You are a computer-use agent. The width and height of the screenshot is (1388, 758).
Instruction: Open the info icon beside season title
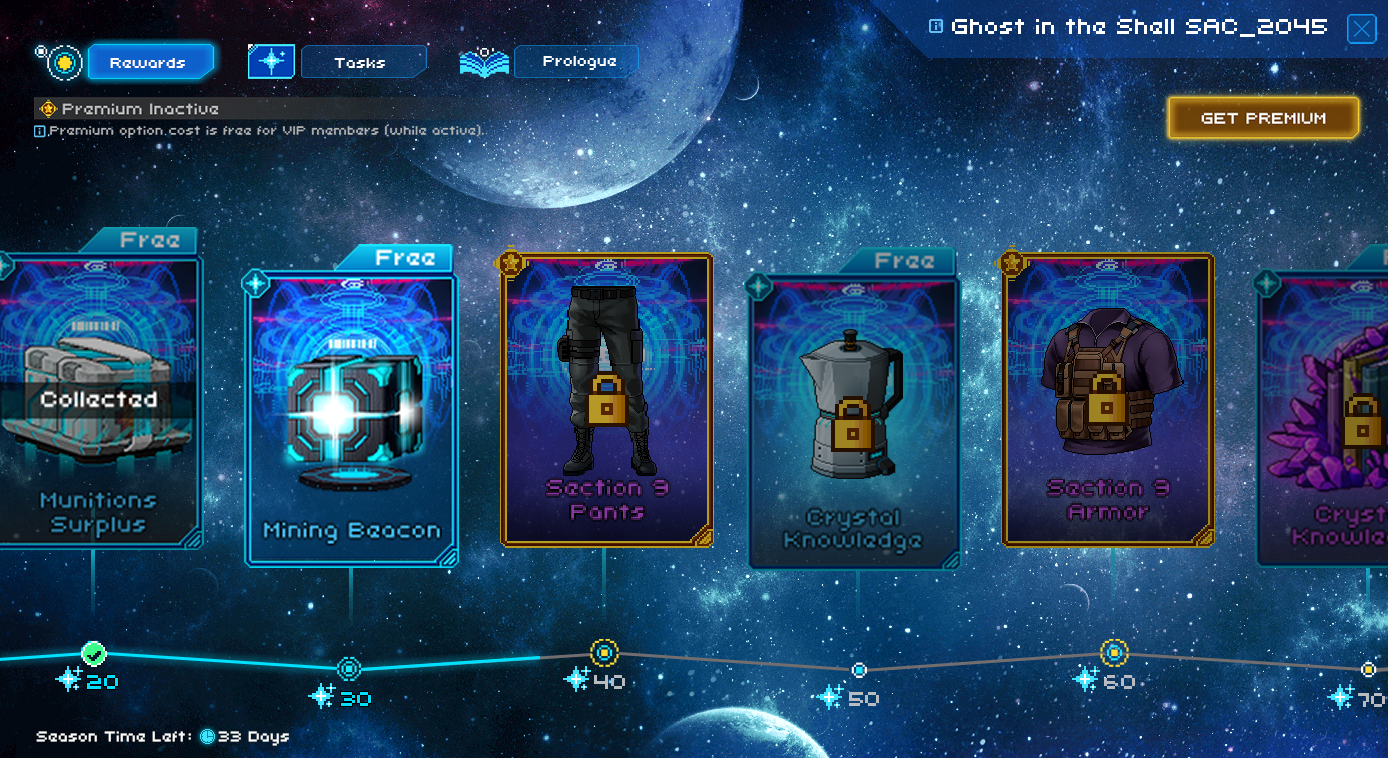(936, 27)
